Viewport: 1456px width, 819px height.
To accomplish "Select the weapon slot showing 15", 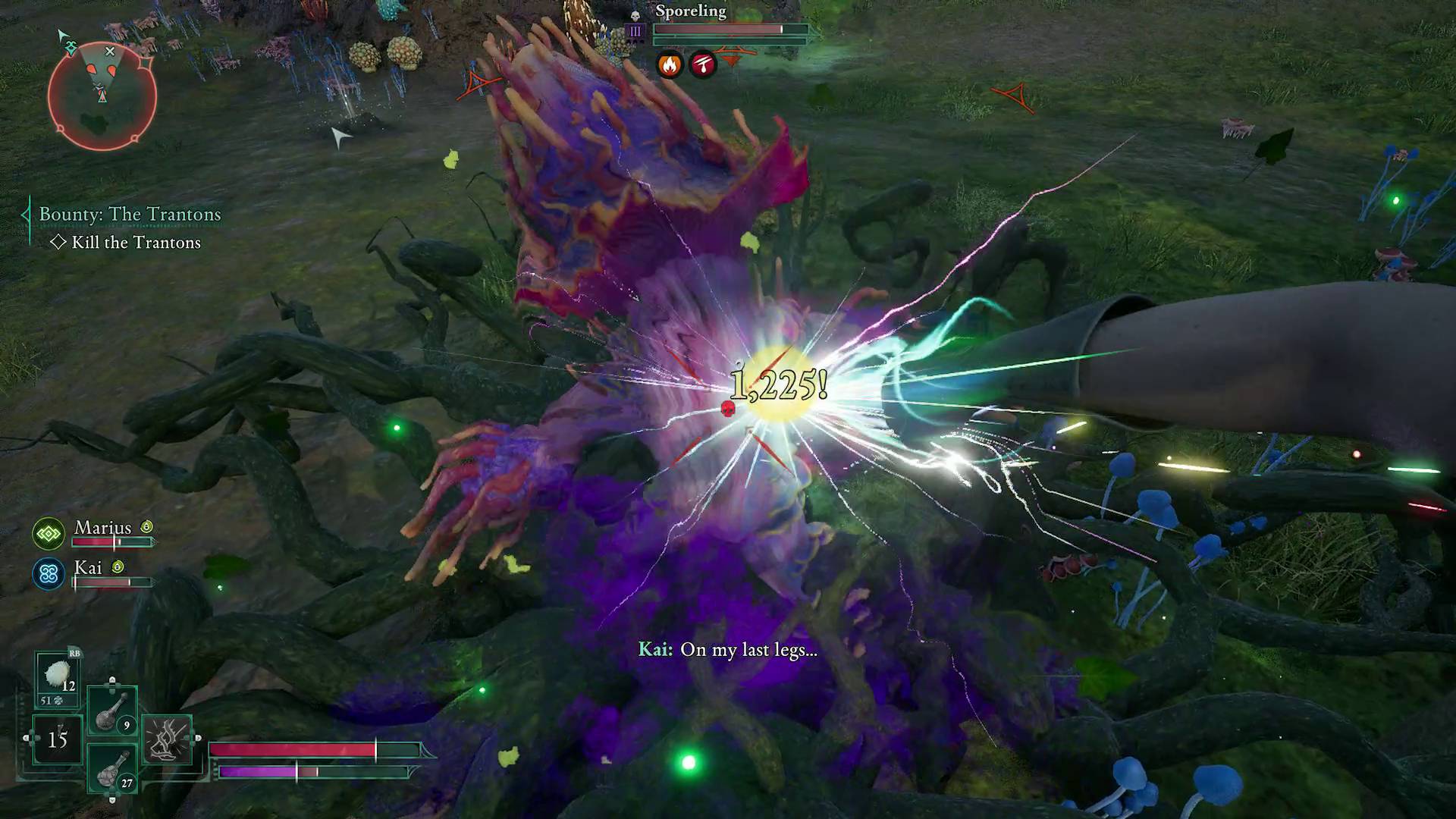I will [58, 739].
